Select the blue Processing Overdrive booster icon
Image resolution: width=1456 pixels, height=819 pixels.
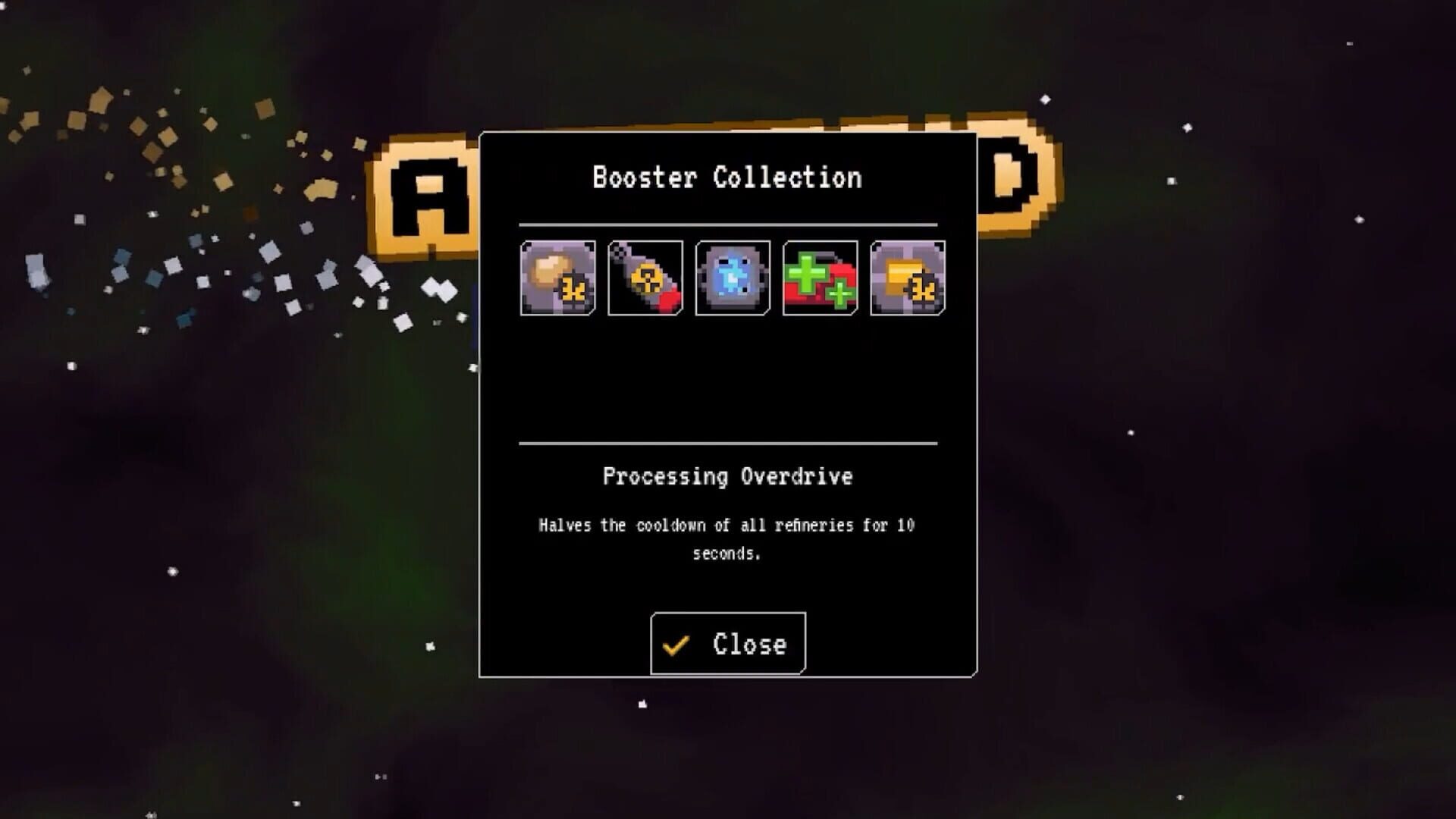point(732,278)
